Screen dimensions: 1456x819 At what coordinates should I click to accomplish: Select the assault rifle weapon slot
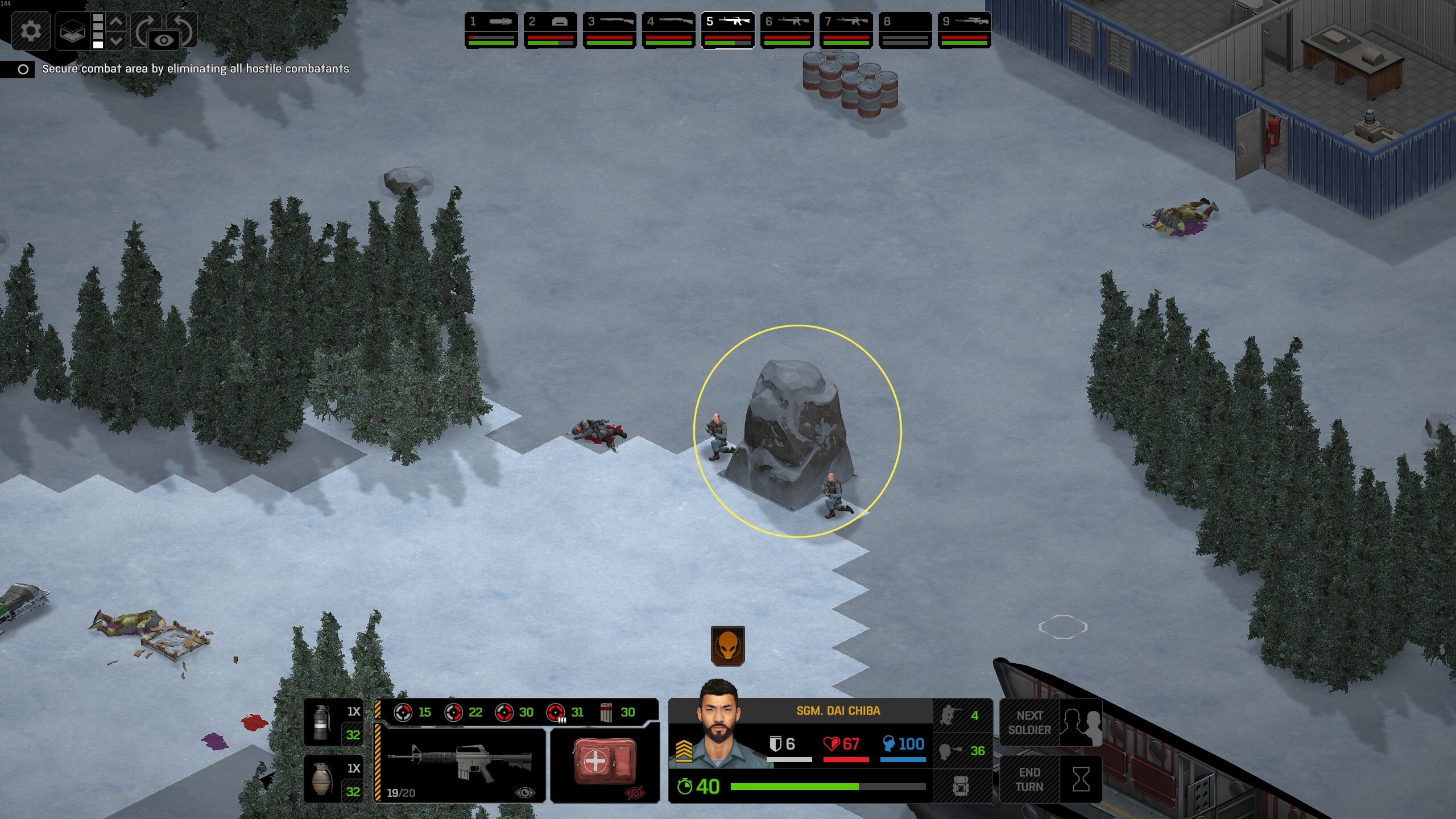460,765
